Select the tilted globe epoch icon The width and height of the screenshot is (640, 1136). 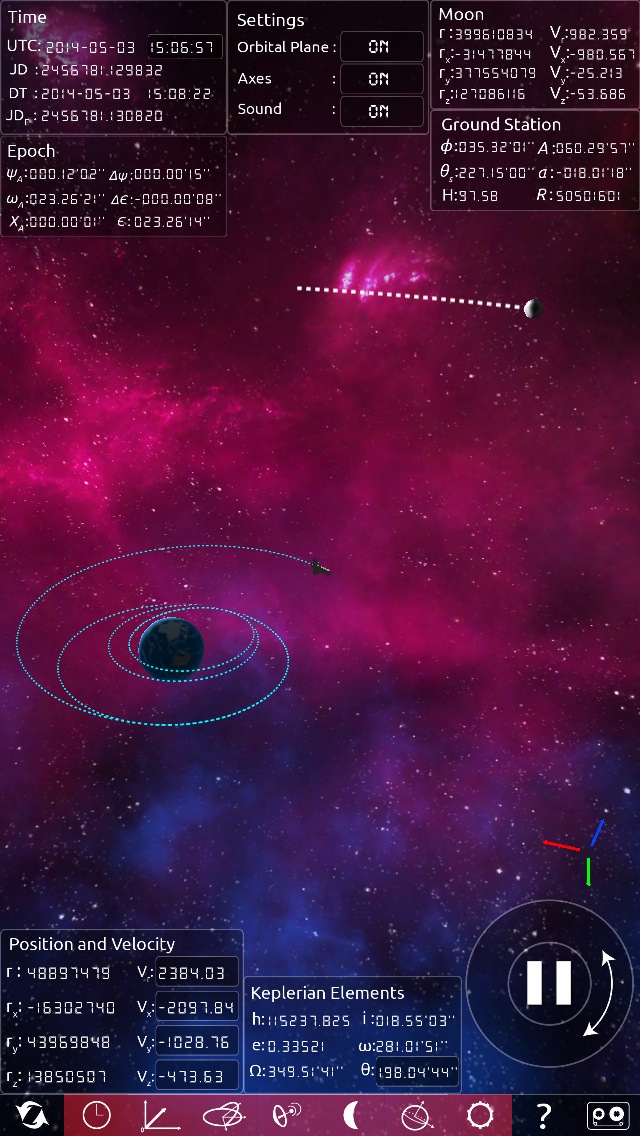pyautogui.click(x=417, y=1115)
